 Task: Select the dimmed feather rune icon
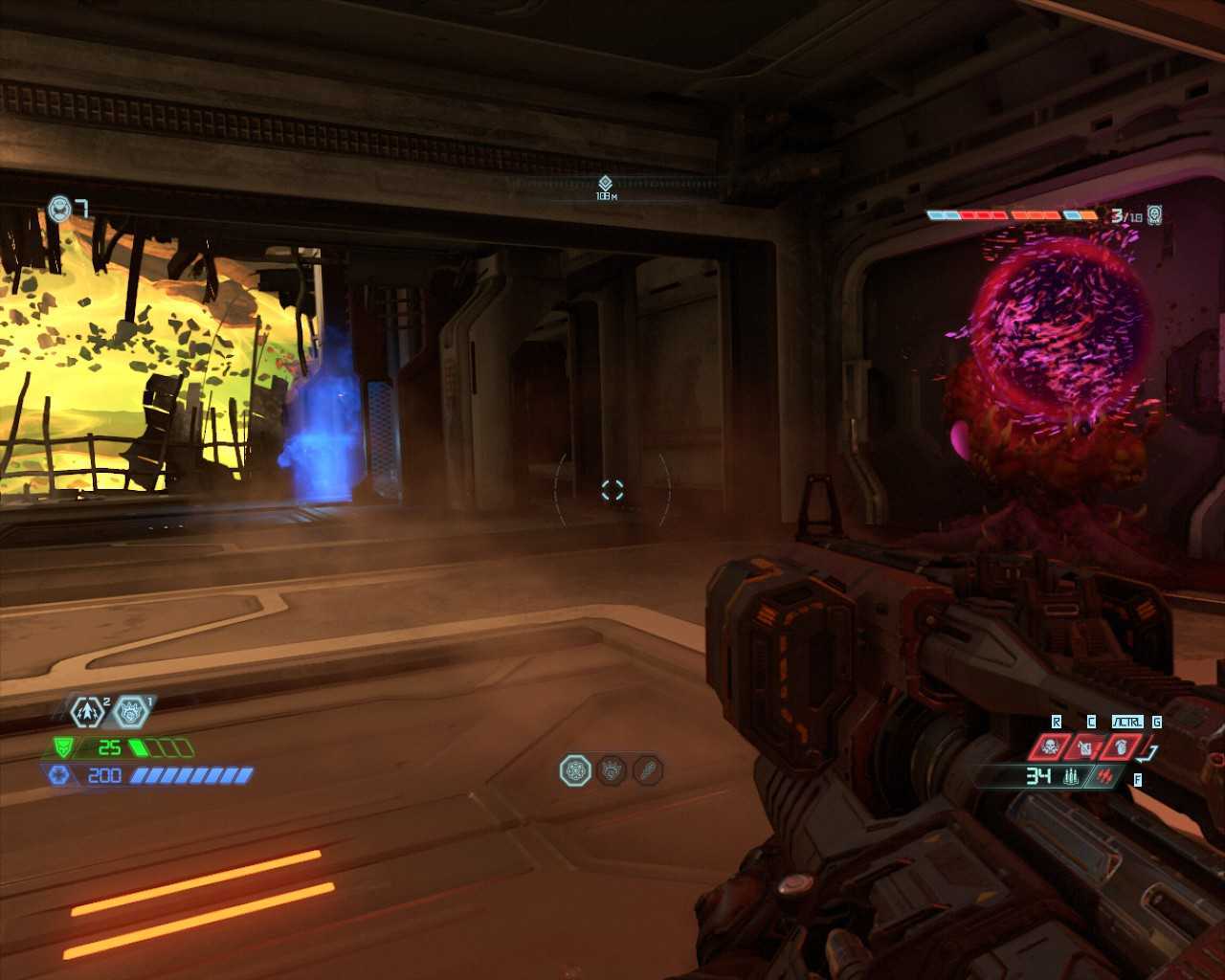[x=648, y=770]
